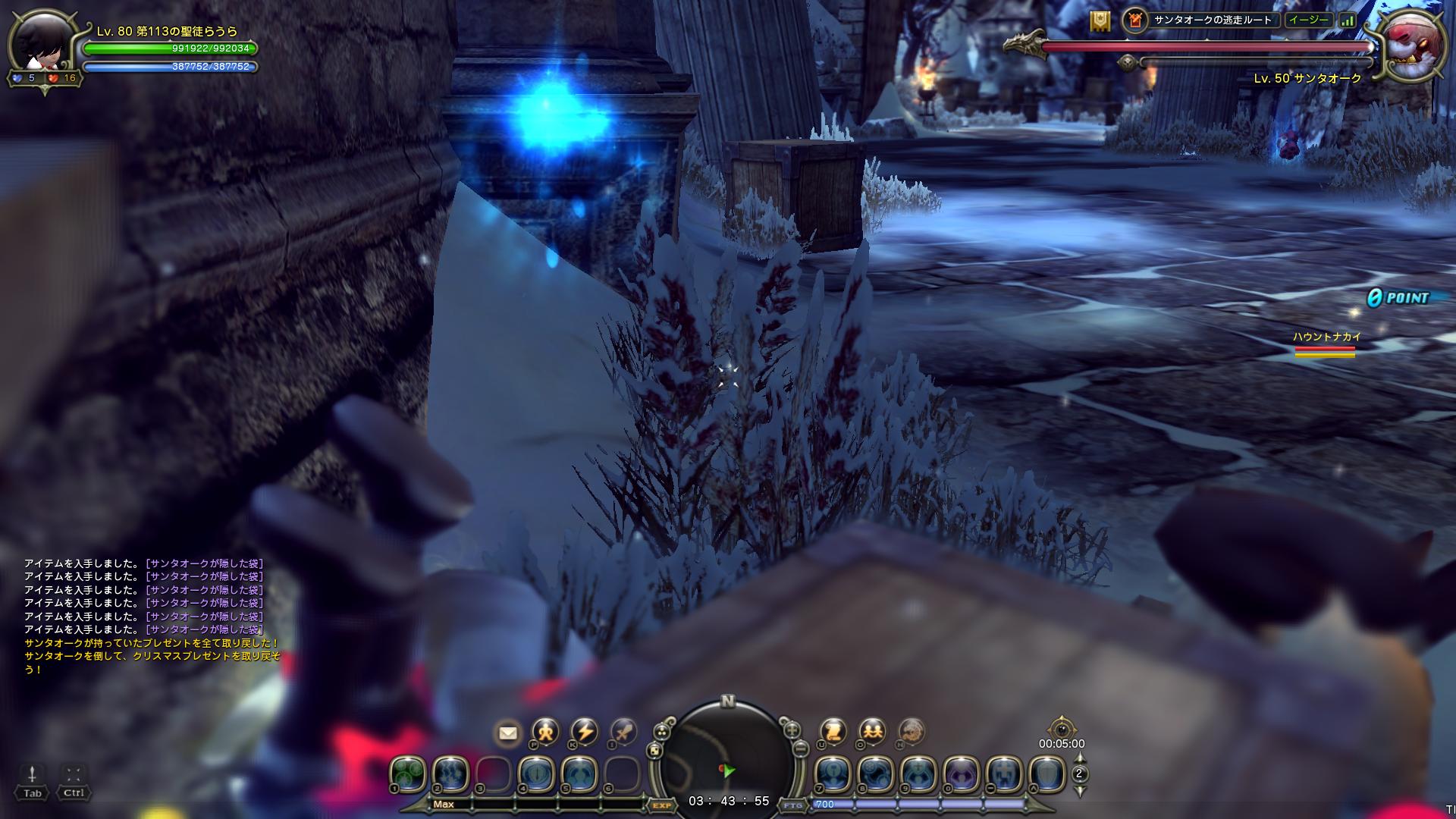The height and width of the screenshot is (819, 1456).
Task: Click the サンタオーク dungeon mission icon
Action: pyautogui.click(x=1135, y=20)
